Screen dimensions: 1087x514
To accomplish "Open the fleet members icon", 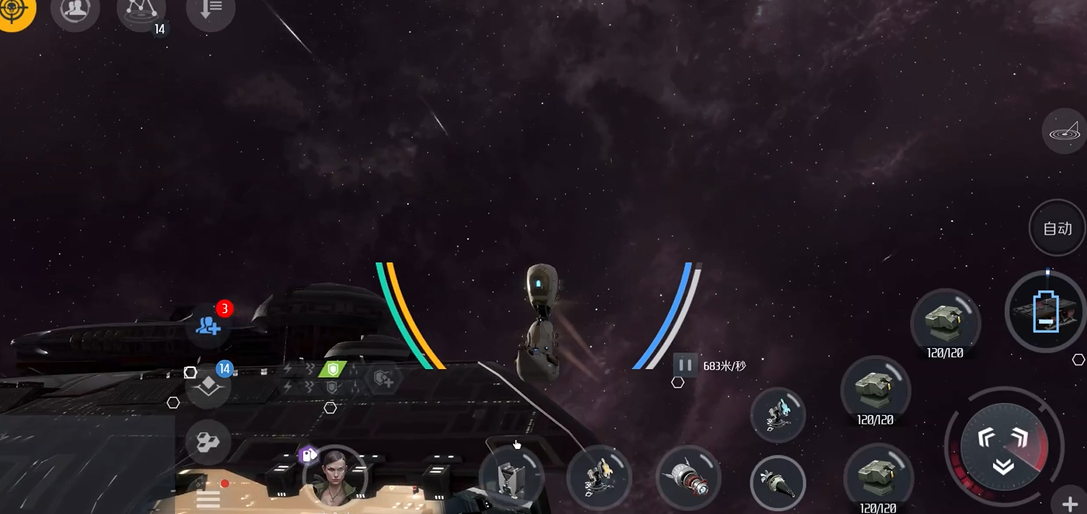I will (74, 11).
